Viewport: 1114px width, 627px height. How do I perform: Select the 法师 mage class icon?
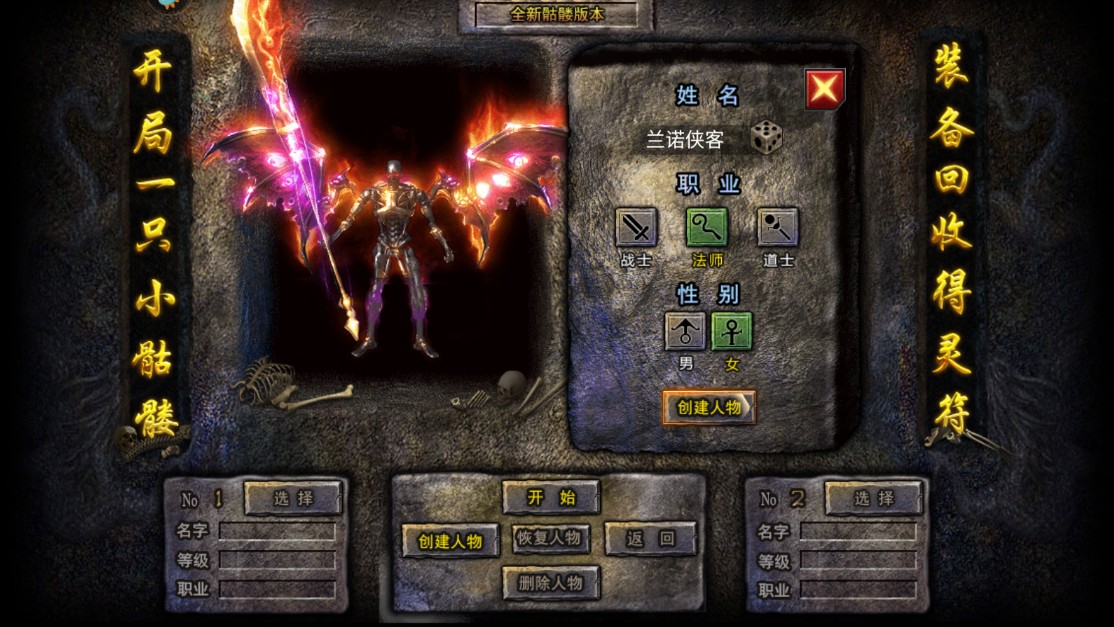(x=706, y=228)
